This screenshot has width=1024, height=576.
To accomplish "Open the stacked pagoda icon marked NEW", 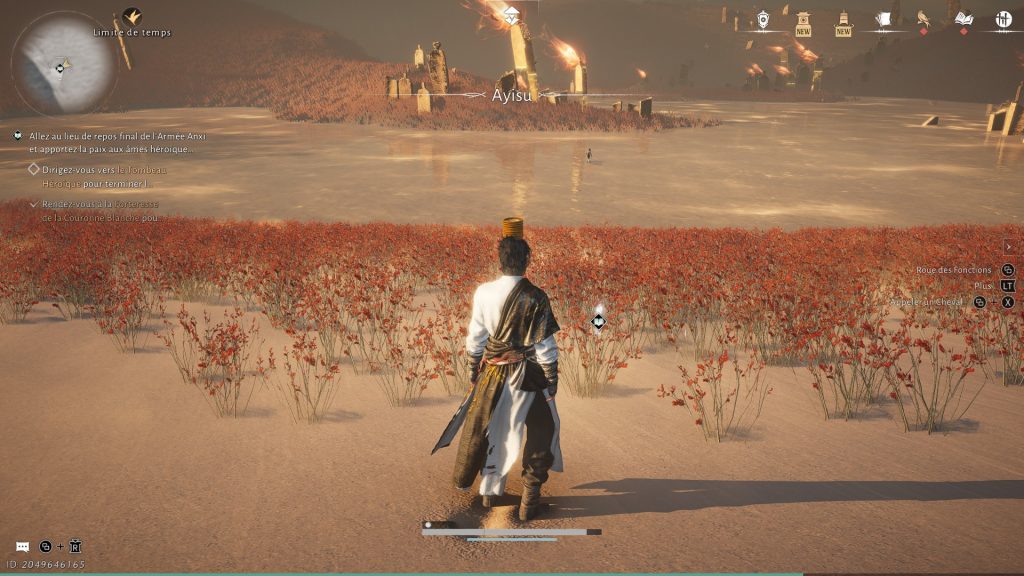I will click(843, 20).
